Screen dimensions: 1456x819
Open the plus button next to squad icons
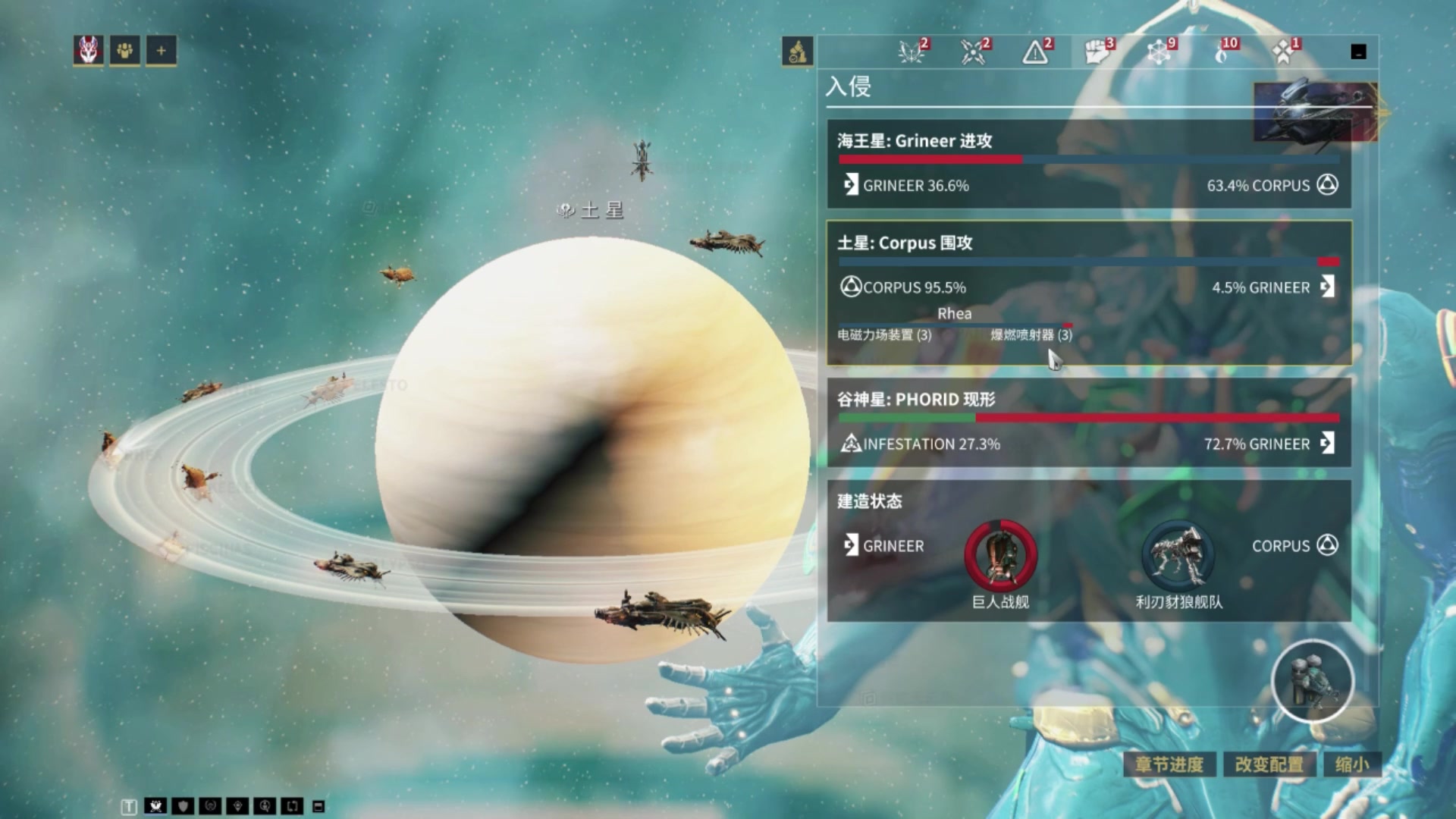[x=160, y=50]
